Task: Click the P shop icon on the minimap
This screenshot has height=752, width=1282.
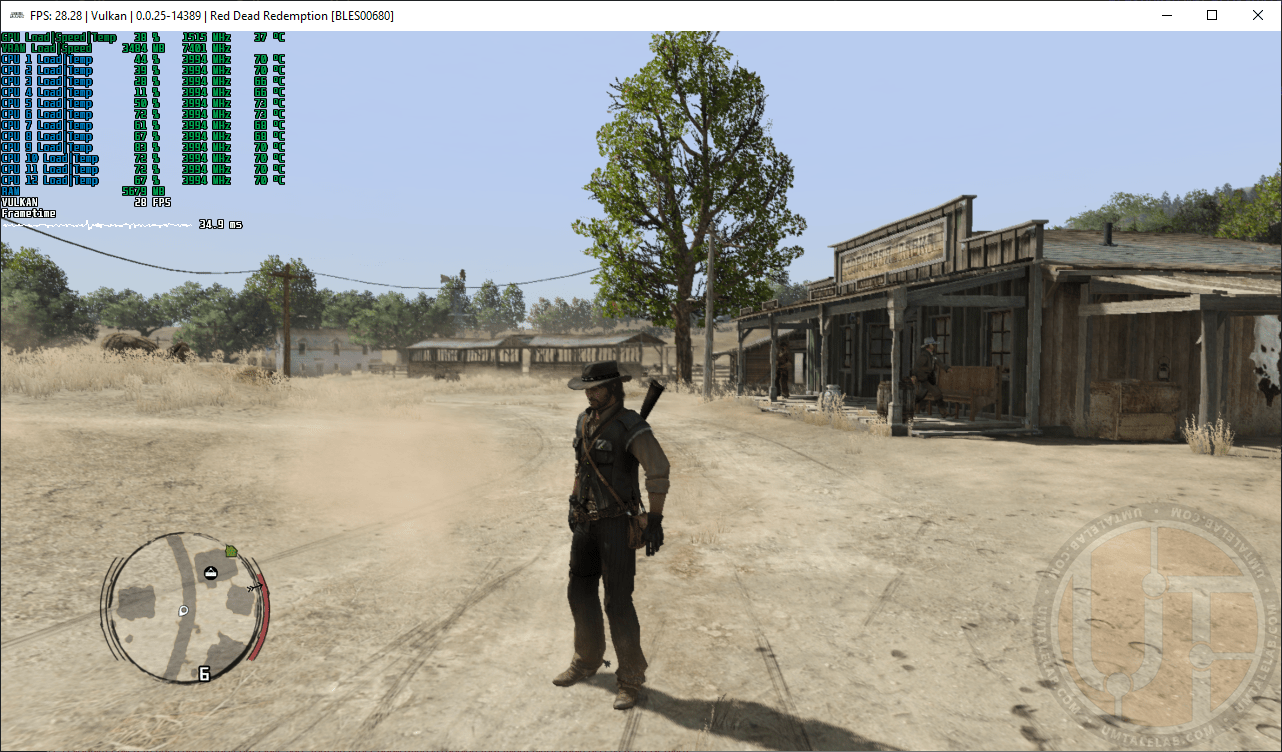Action: point(183,611)
